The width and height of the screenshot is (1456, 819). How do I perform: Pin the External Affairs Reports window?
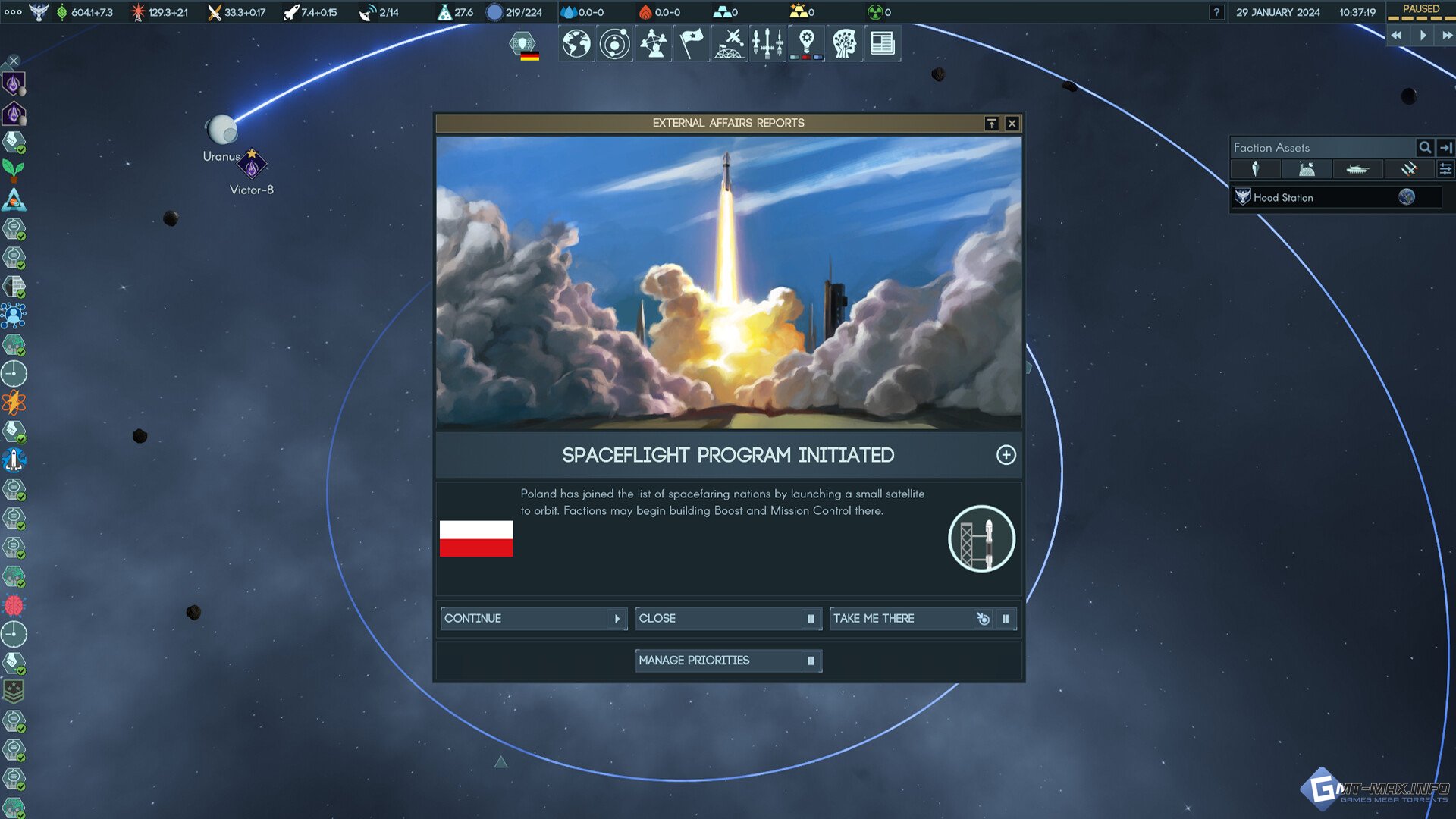(991, 124)
